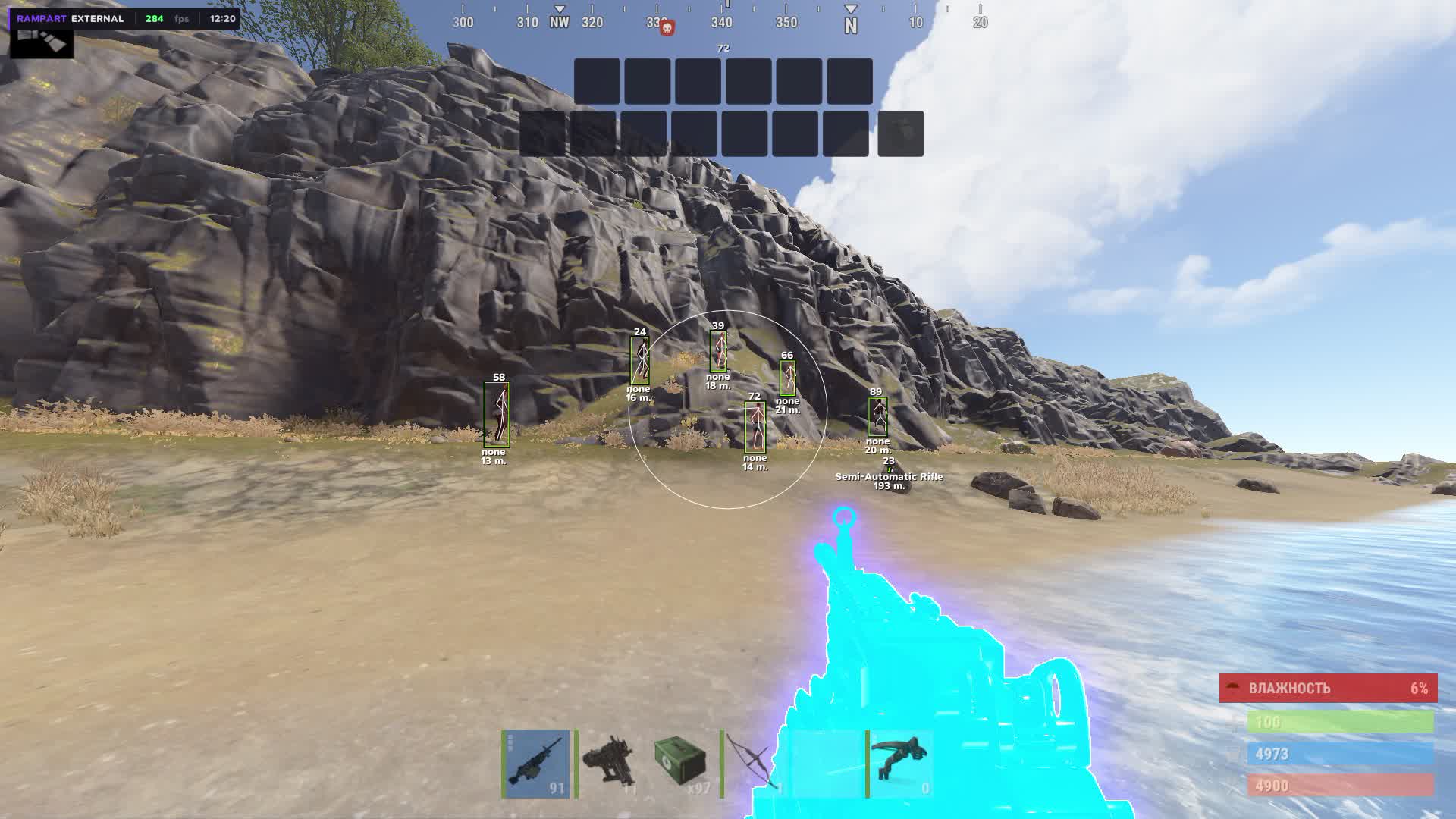Click the red ВЛАЖНОСТЬ 6% humidity bar
Screen dimensions: 1456x819
[1328, 689]
